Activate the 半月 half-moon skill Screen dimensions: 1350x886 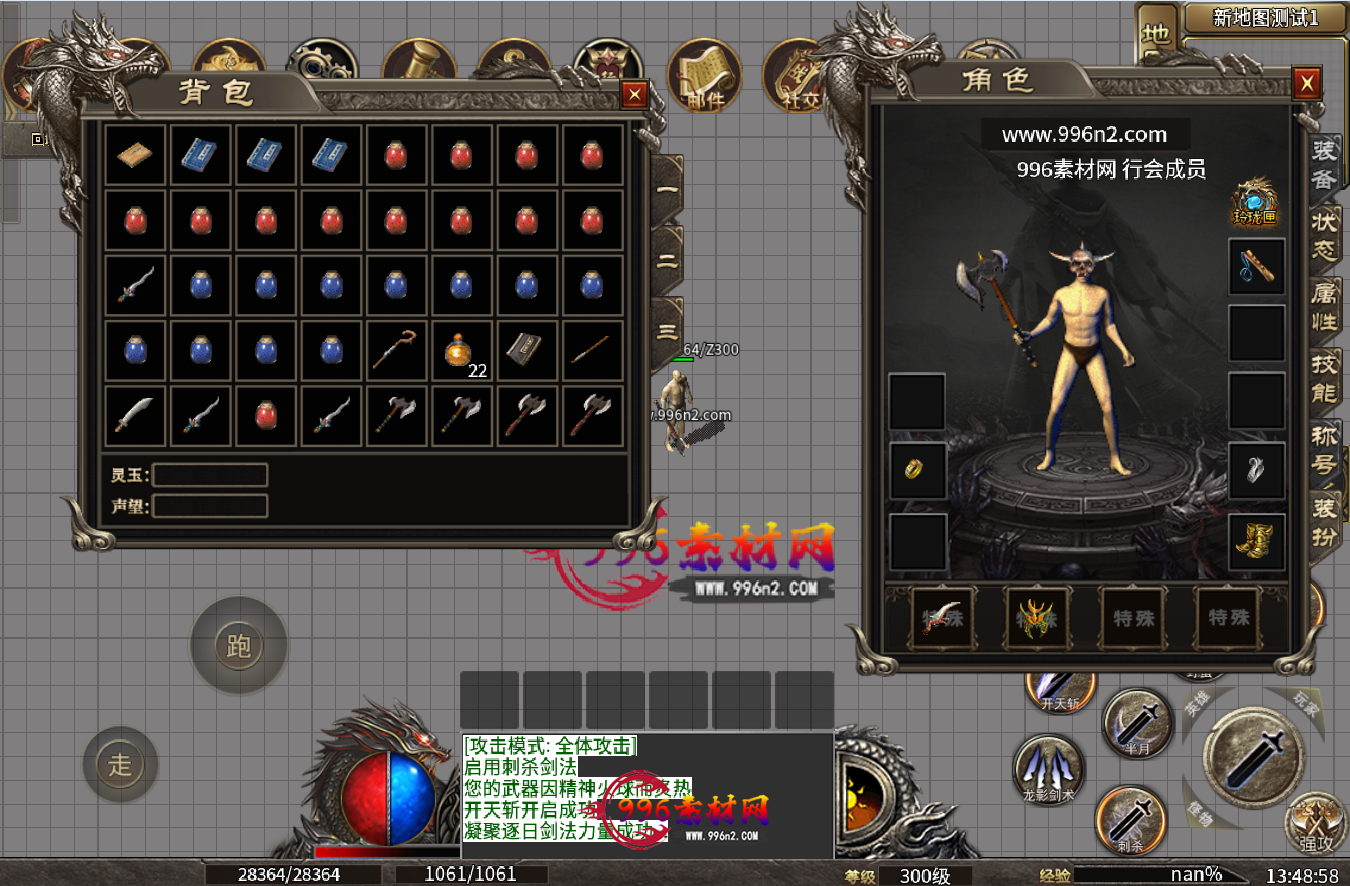pyautogui.click(x=1138, y=725)
